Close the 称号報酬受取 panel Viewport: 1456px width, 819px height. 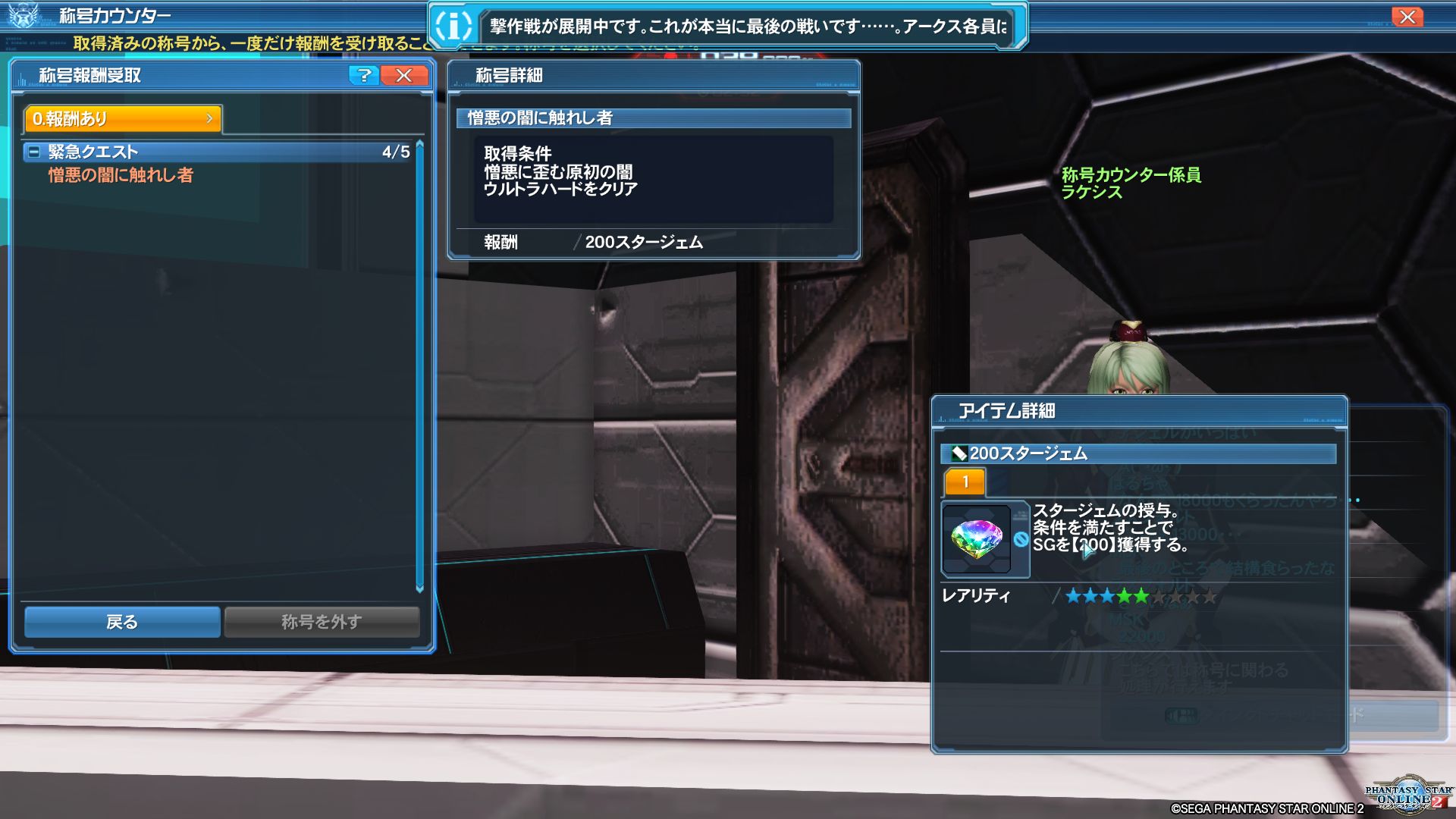click(x=404, y=75)
